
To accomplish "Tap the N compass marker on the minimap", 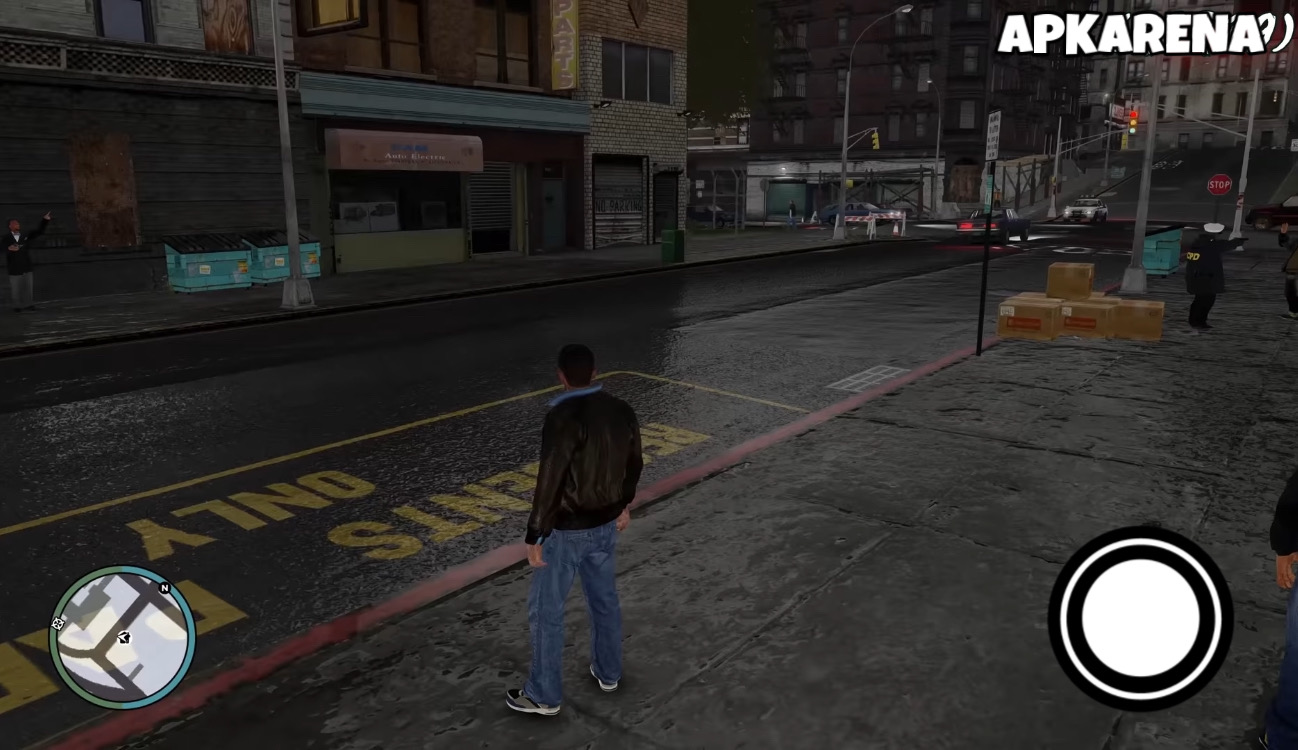I will tap(163, 588).
